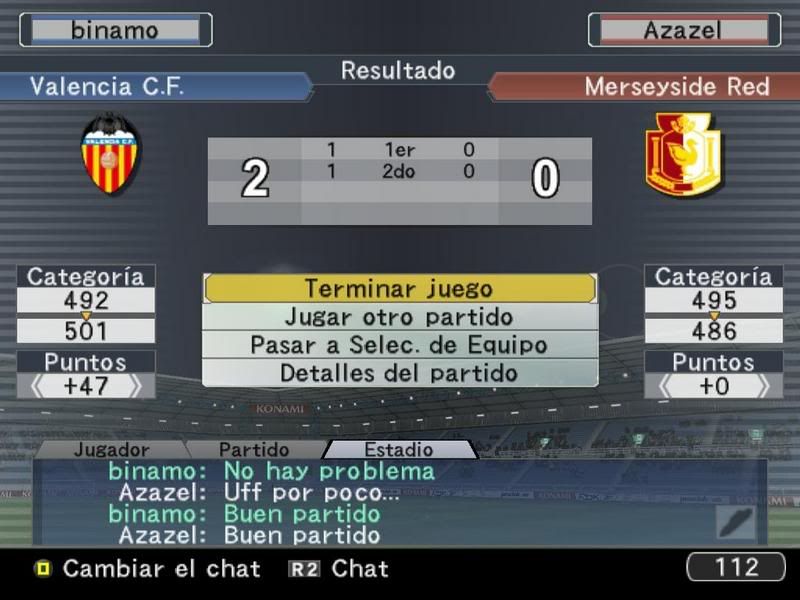Select the binamo player name tag
The height and width of the screenshot is (600, 800).
pyautogui.click(x=115, y=30)
